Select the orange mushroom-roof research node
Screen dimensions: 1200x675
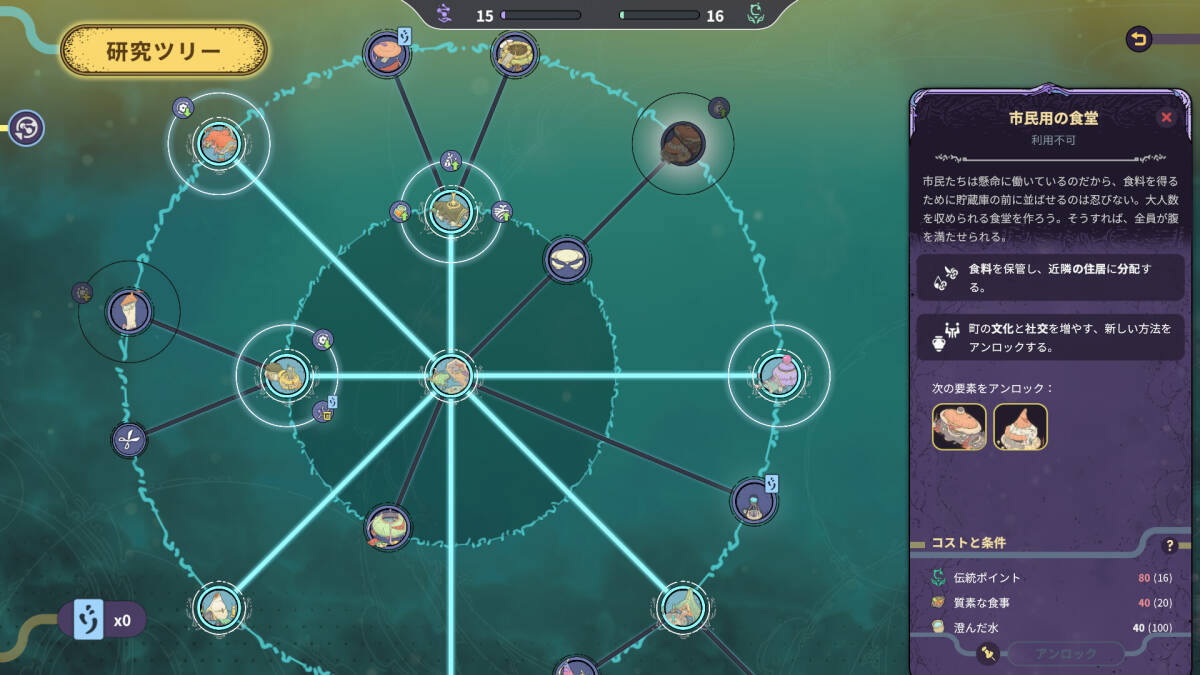coord(384,52)
